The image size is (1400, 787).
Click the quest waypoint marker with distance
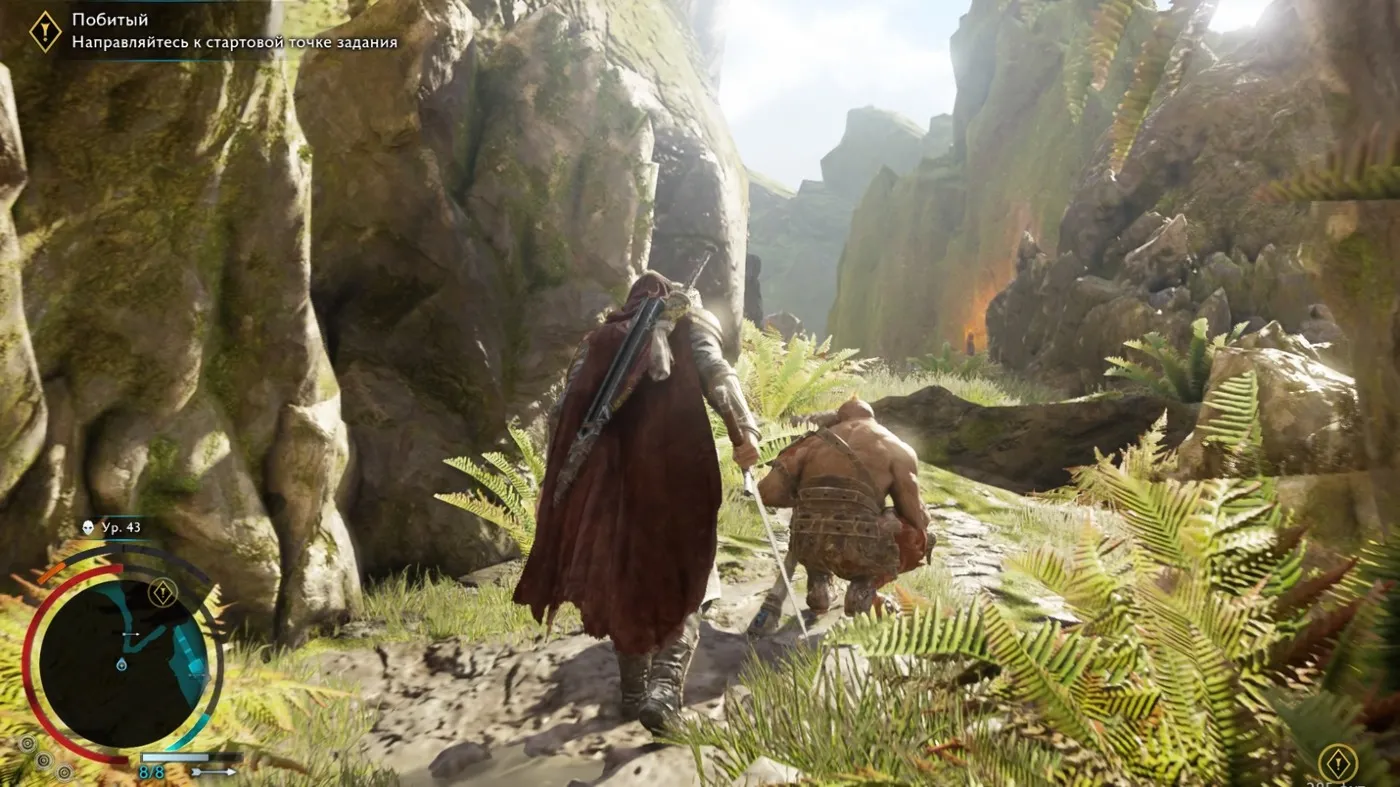pyautogui.click(x=1337, y=763)
